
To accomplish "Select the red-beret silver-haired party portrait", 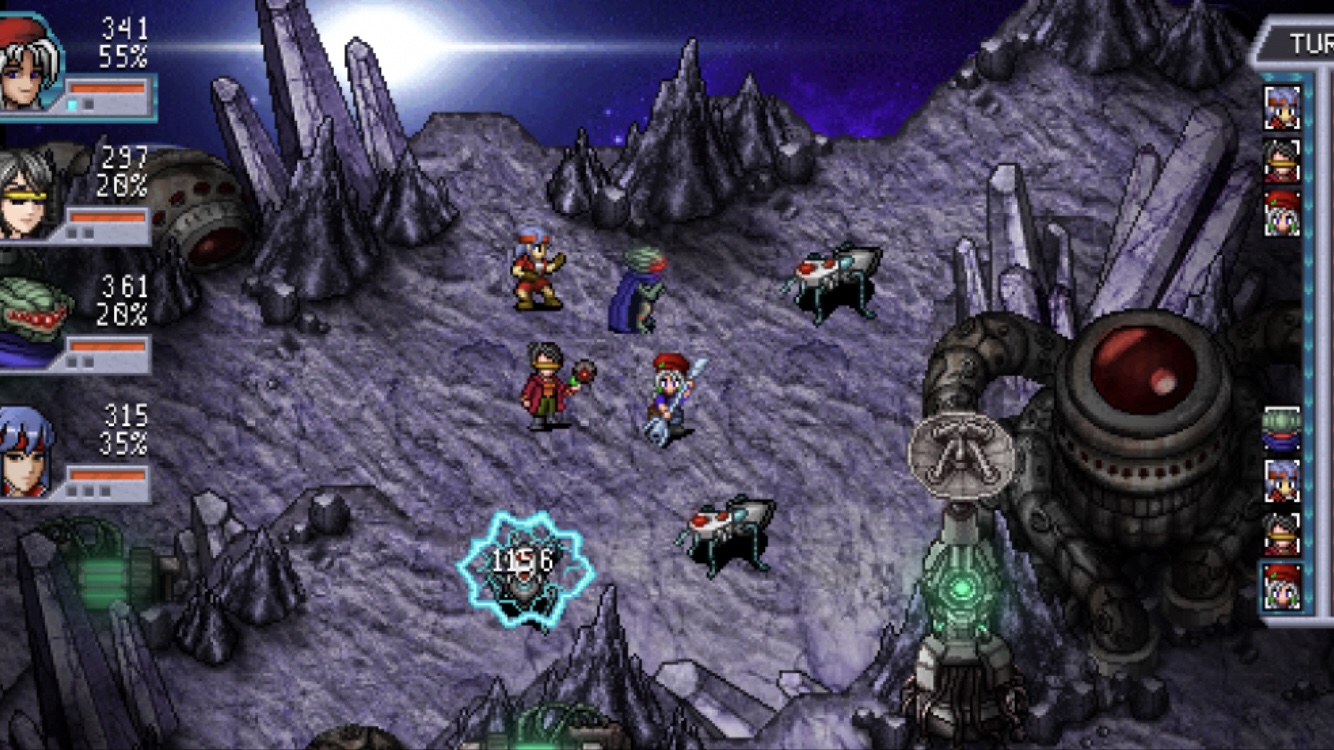I will pyautogui.click(x=30, y=65).
